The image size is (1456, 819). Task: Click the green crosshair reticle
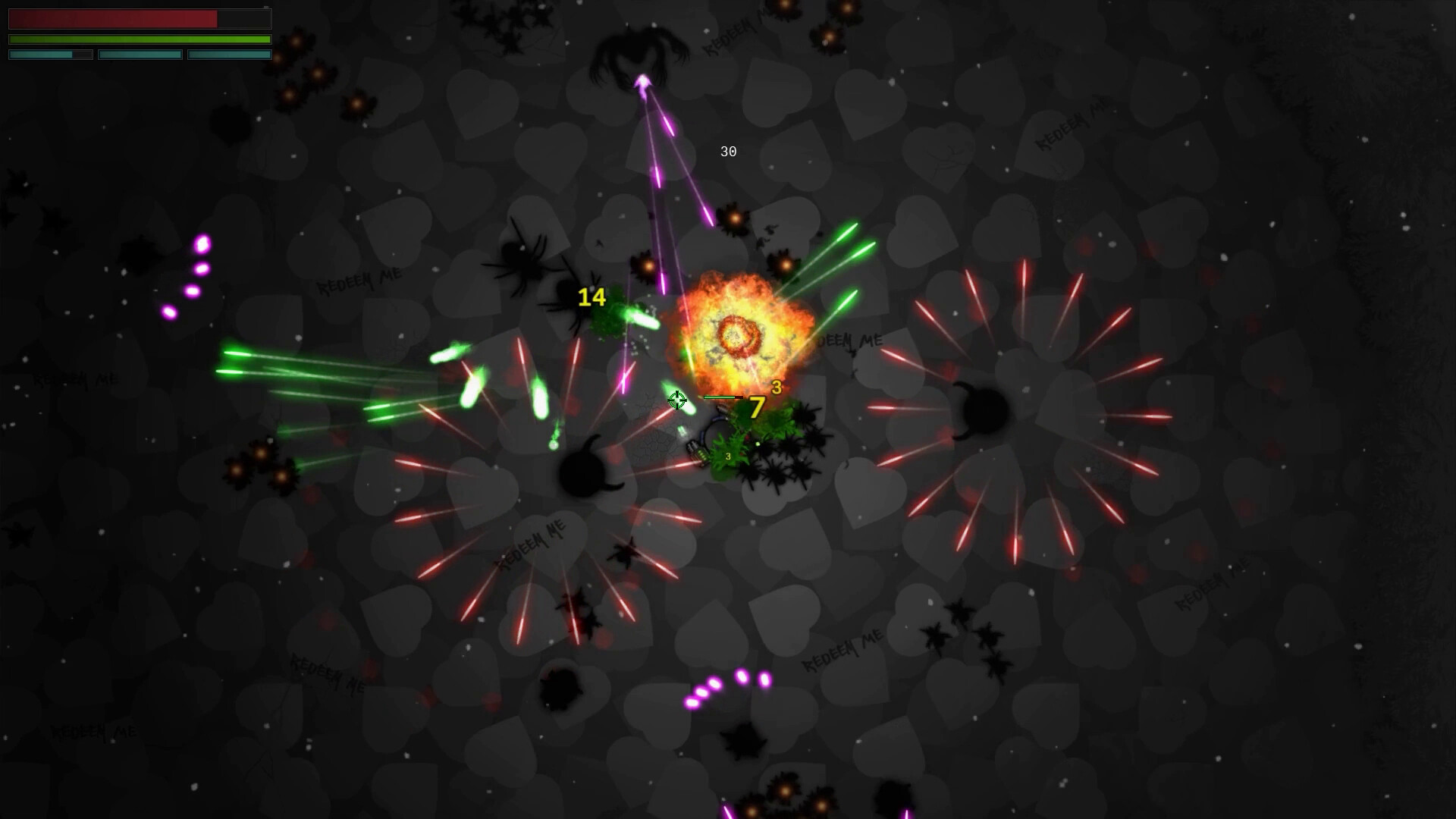point(677,401)
